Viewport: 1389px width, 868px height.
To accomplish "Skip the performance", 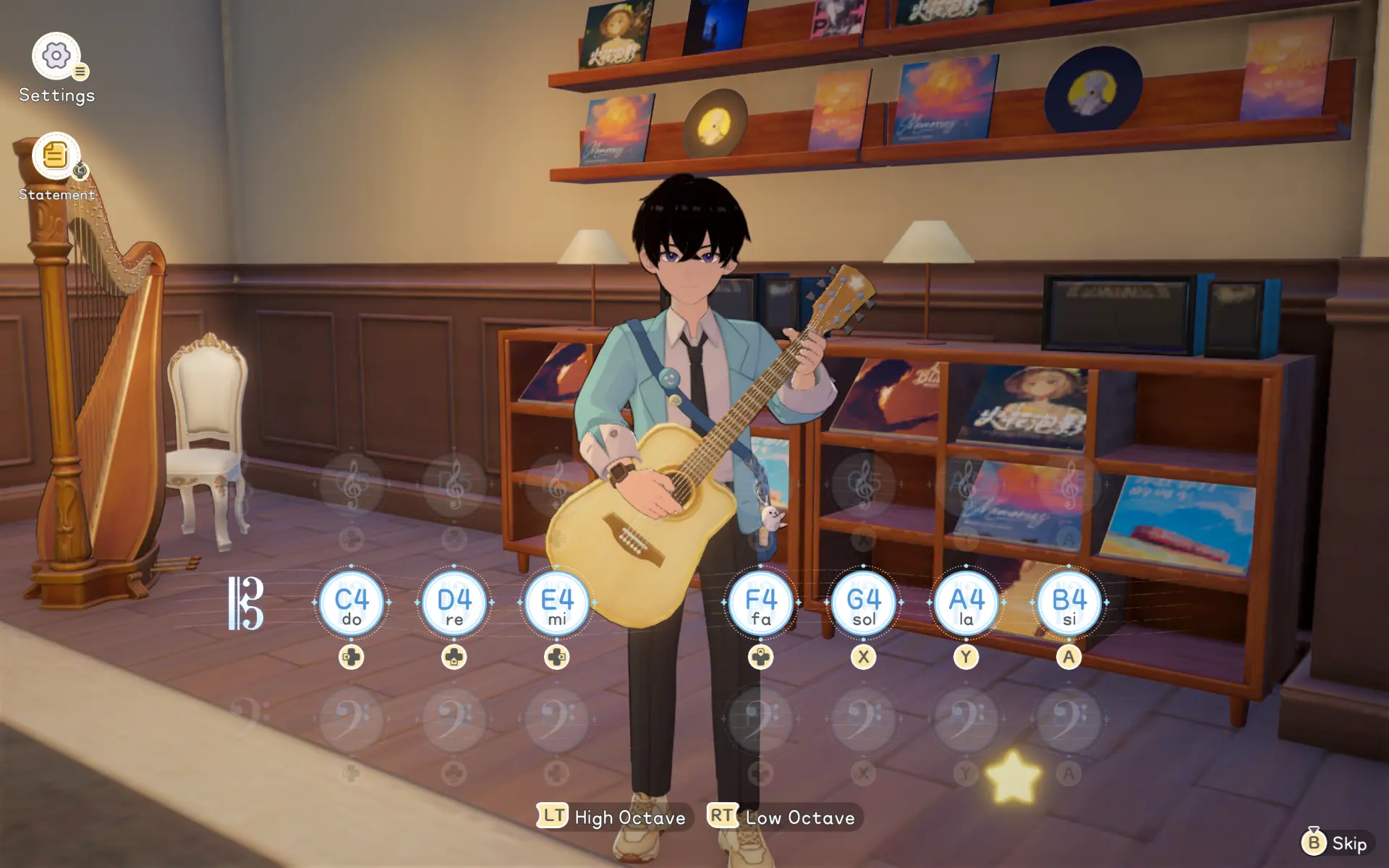I will point(1335,843).
